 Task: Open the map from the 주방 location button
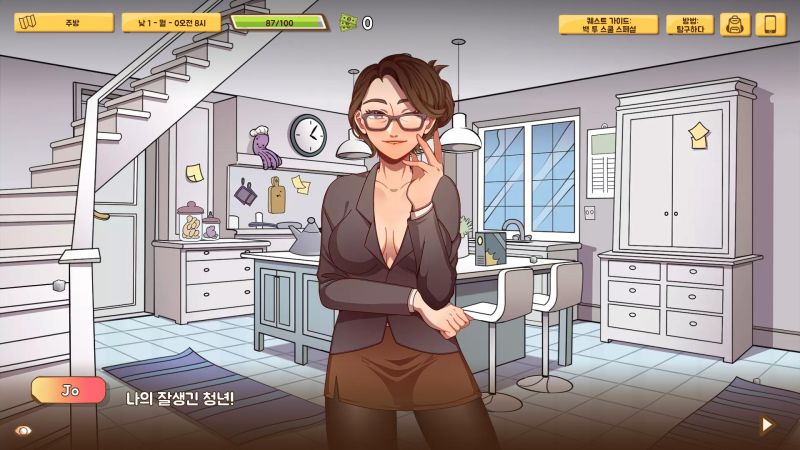coord(63,22)
